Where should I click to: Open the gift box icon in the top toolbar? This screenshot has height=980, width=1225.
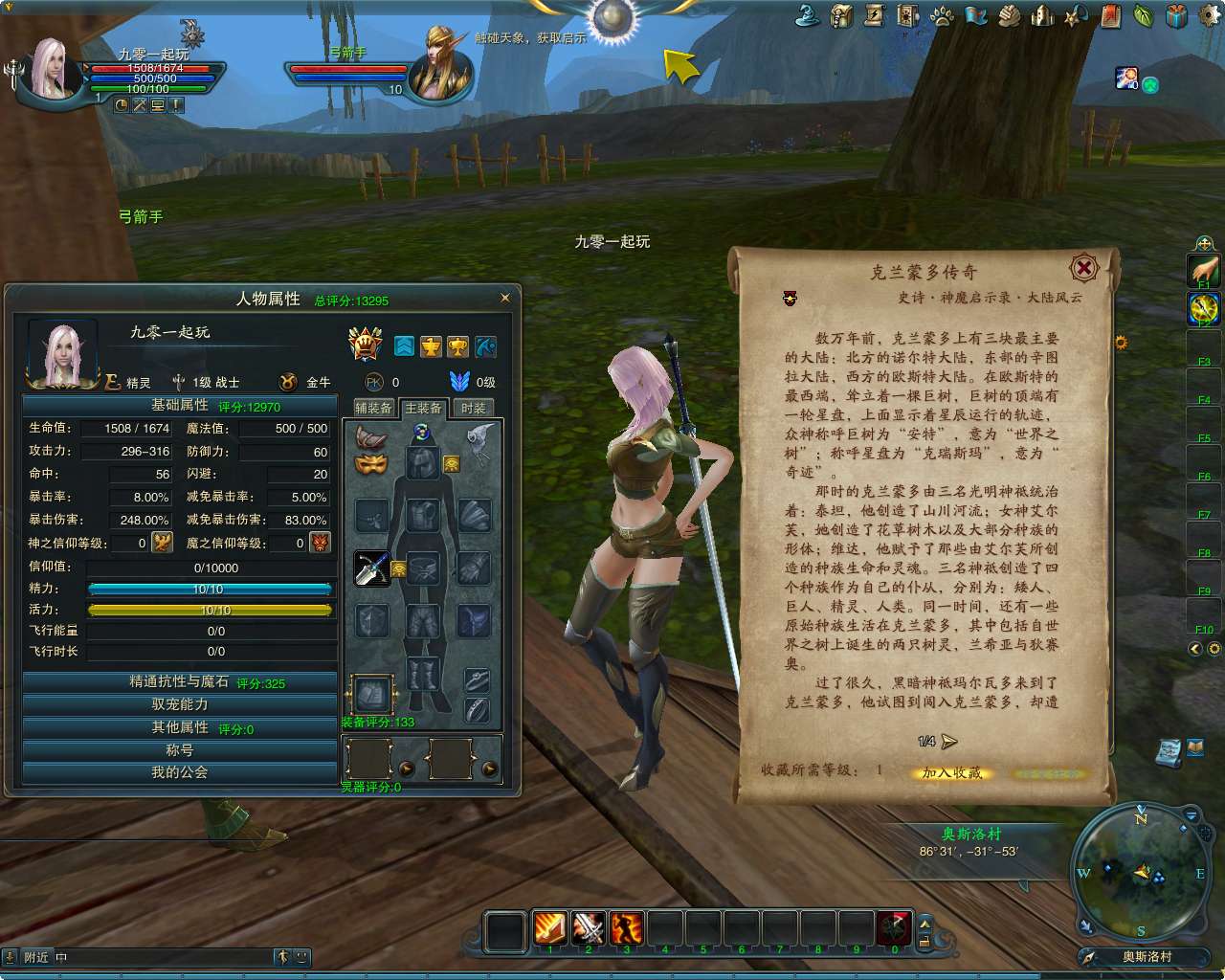point(1177,16)
